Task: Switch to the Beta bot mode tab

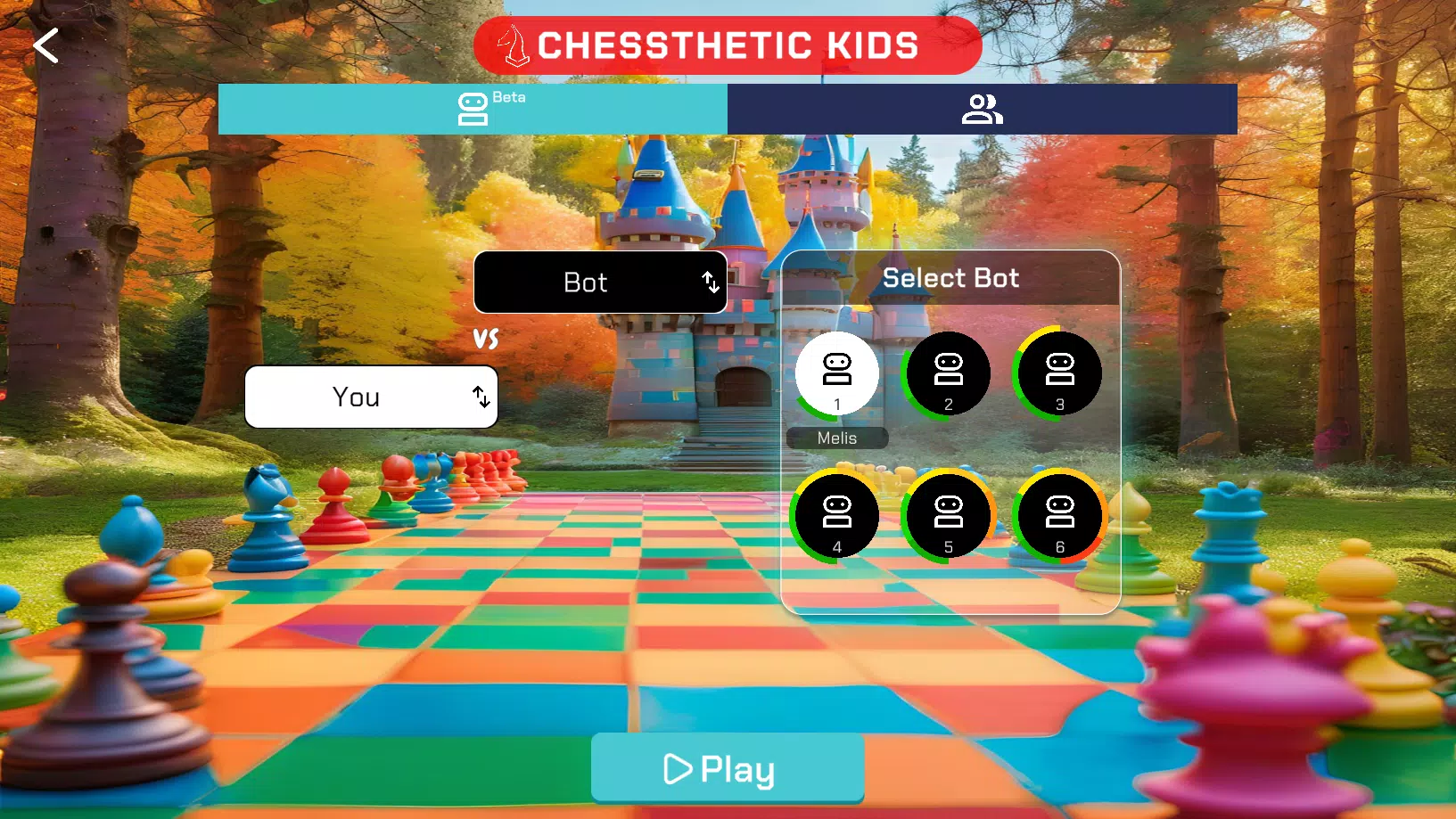Action: (x=473, y=109)
